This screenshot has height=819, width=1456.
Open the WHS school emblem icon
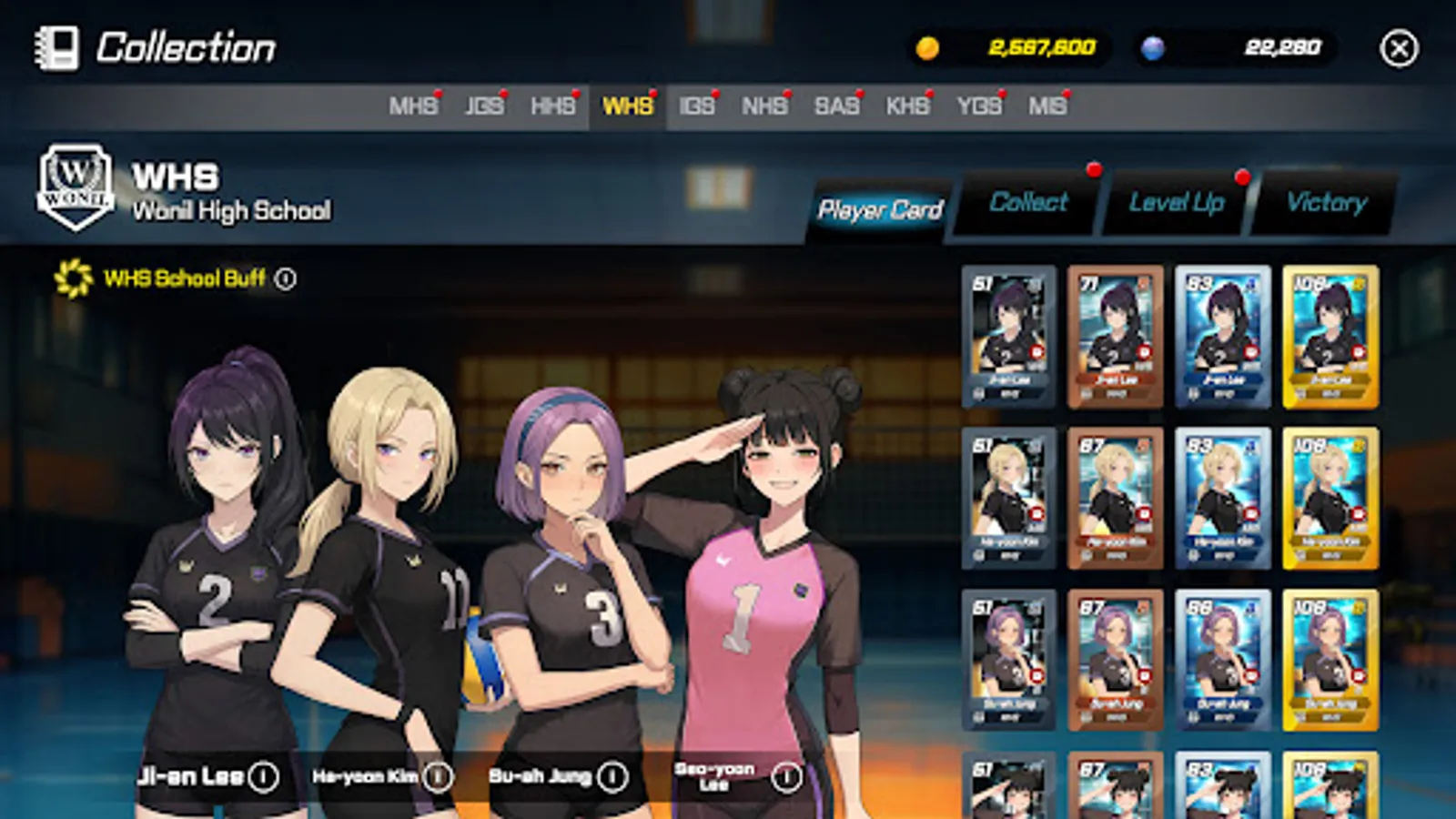[76, 187]
